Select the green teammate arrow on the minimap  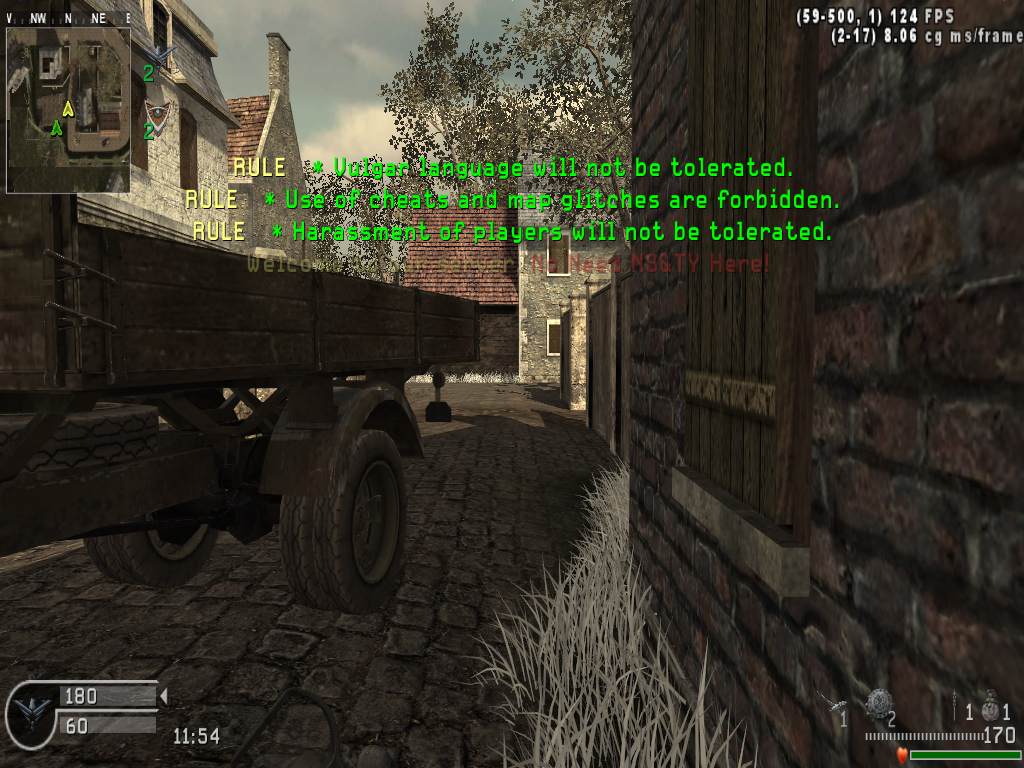pos(57,128)
